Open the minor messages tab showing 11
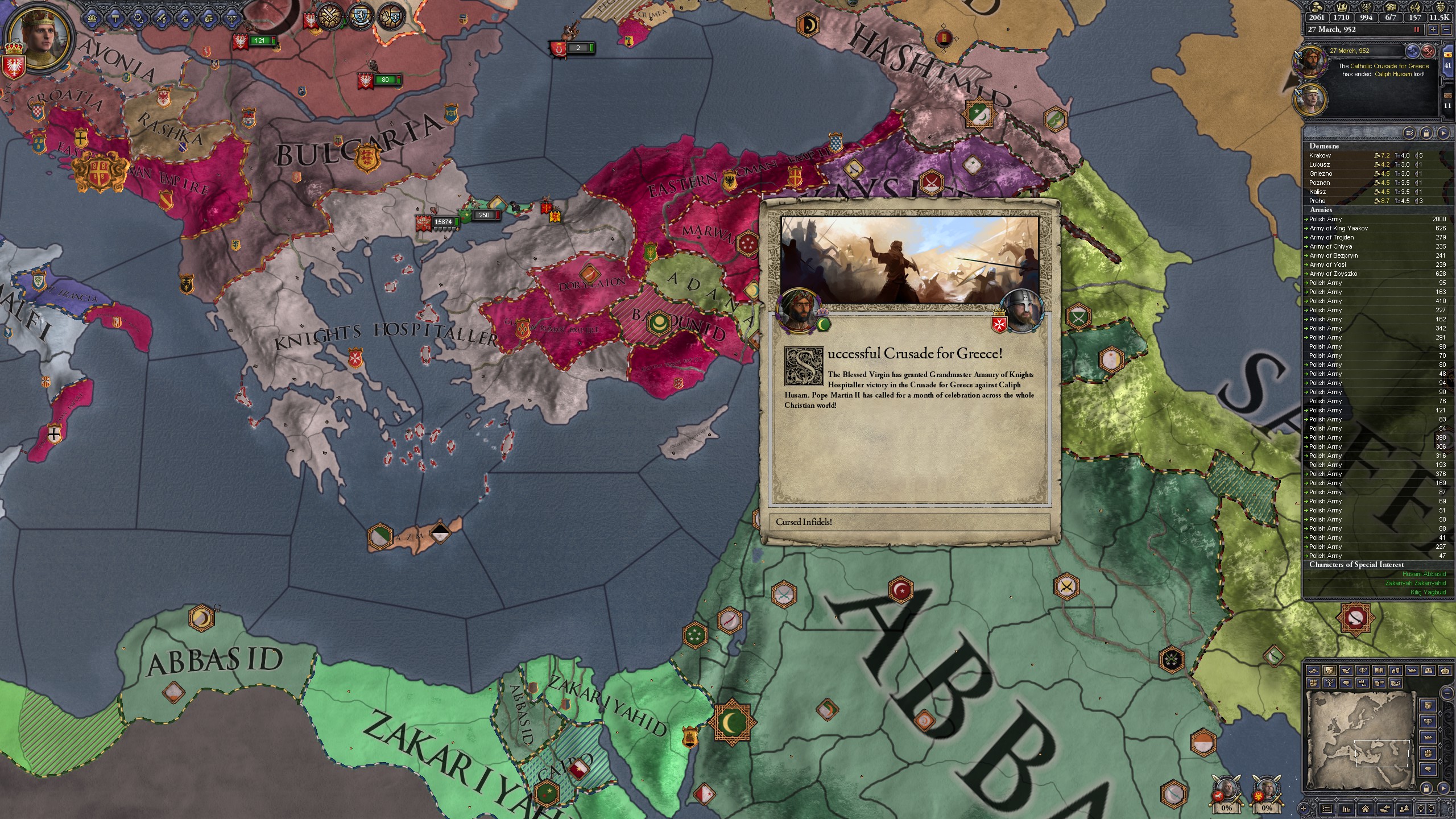 tap(1447, 100)
